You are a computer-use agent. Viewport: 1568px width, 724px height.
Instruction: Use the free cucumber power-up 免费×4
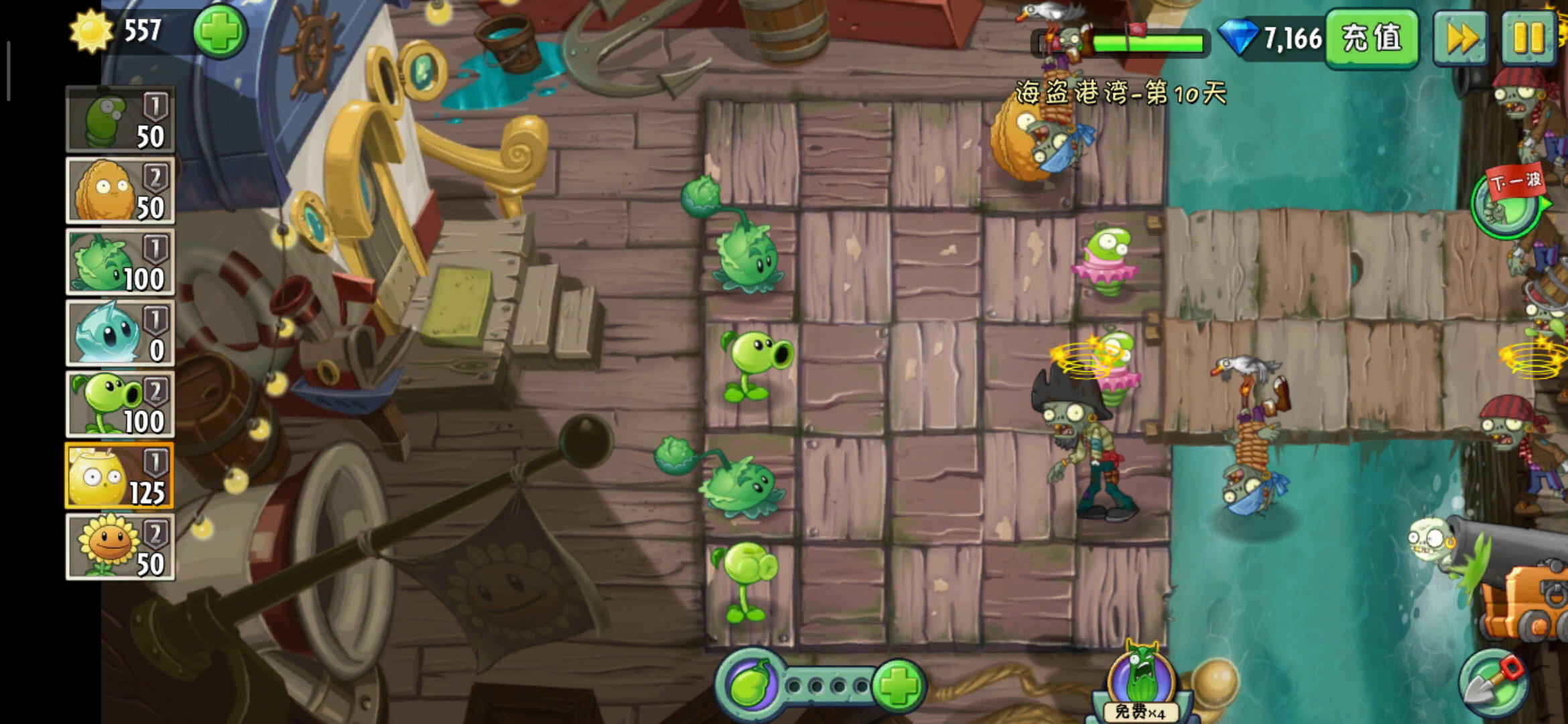(1140, 684)
